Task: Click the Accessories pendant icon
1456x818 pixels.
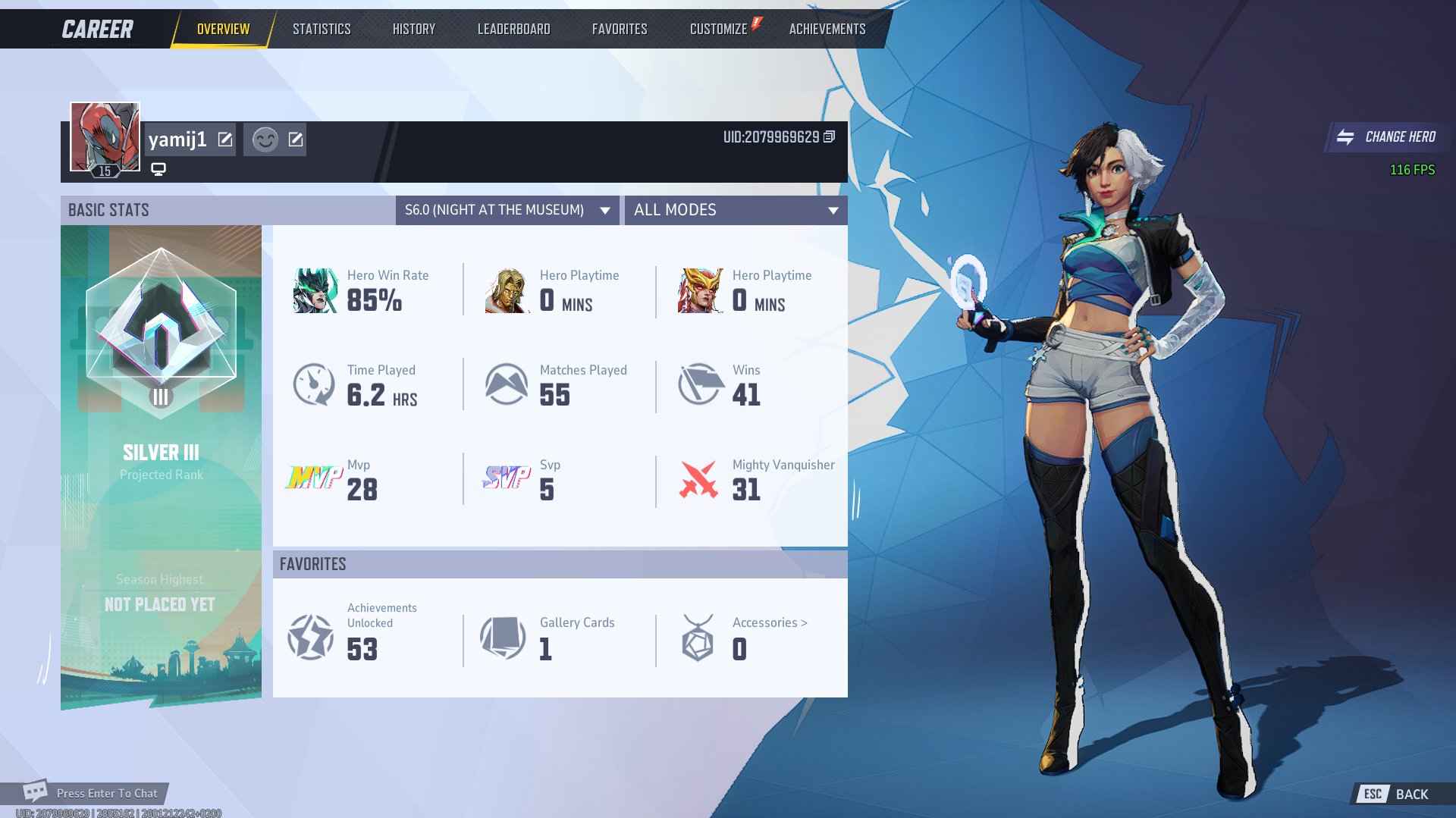Action: click(698, 637)
